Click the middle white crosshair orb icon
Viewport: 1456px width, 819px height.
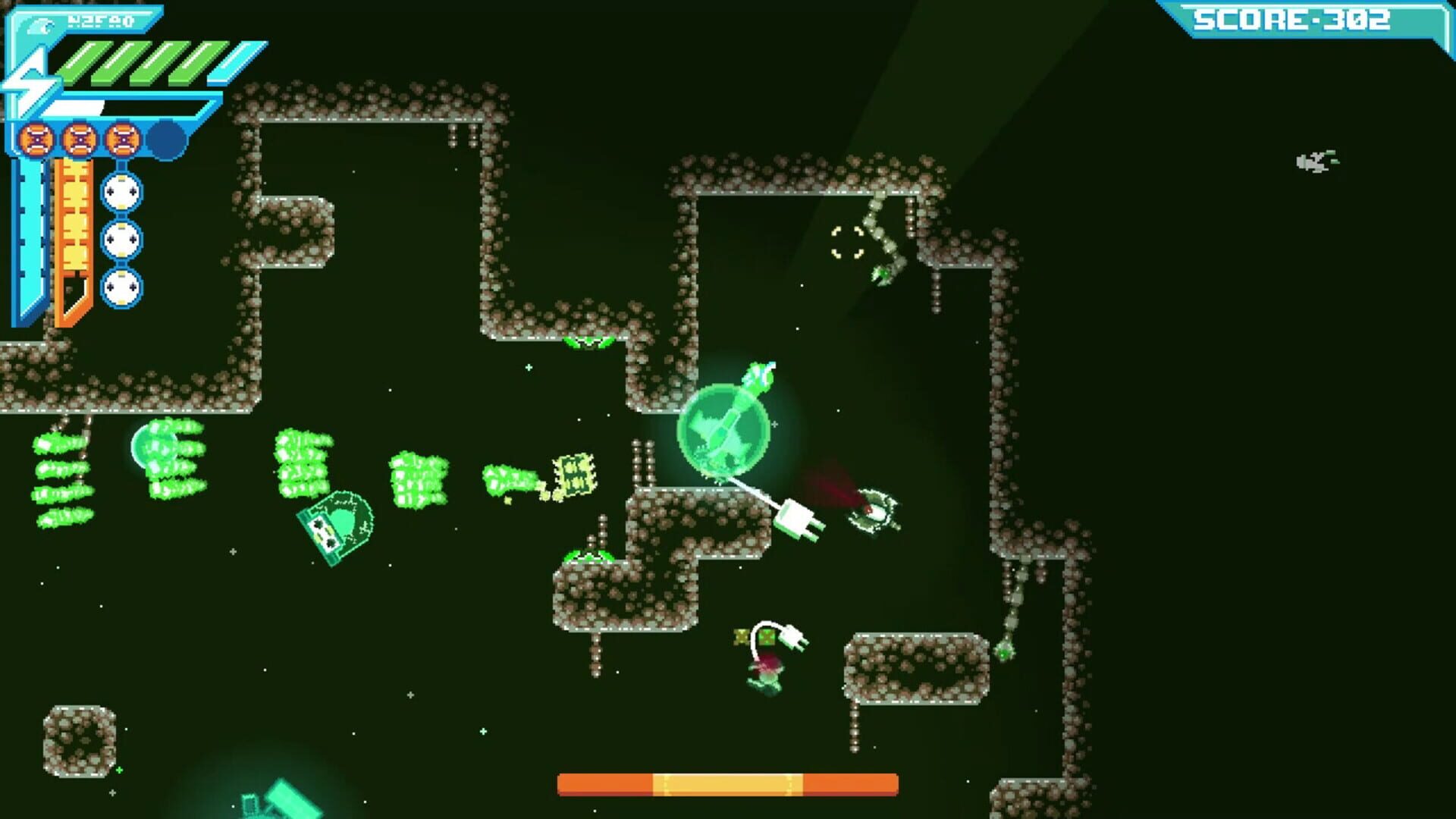[121, 239]
